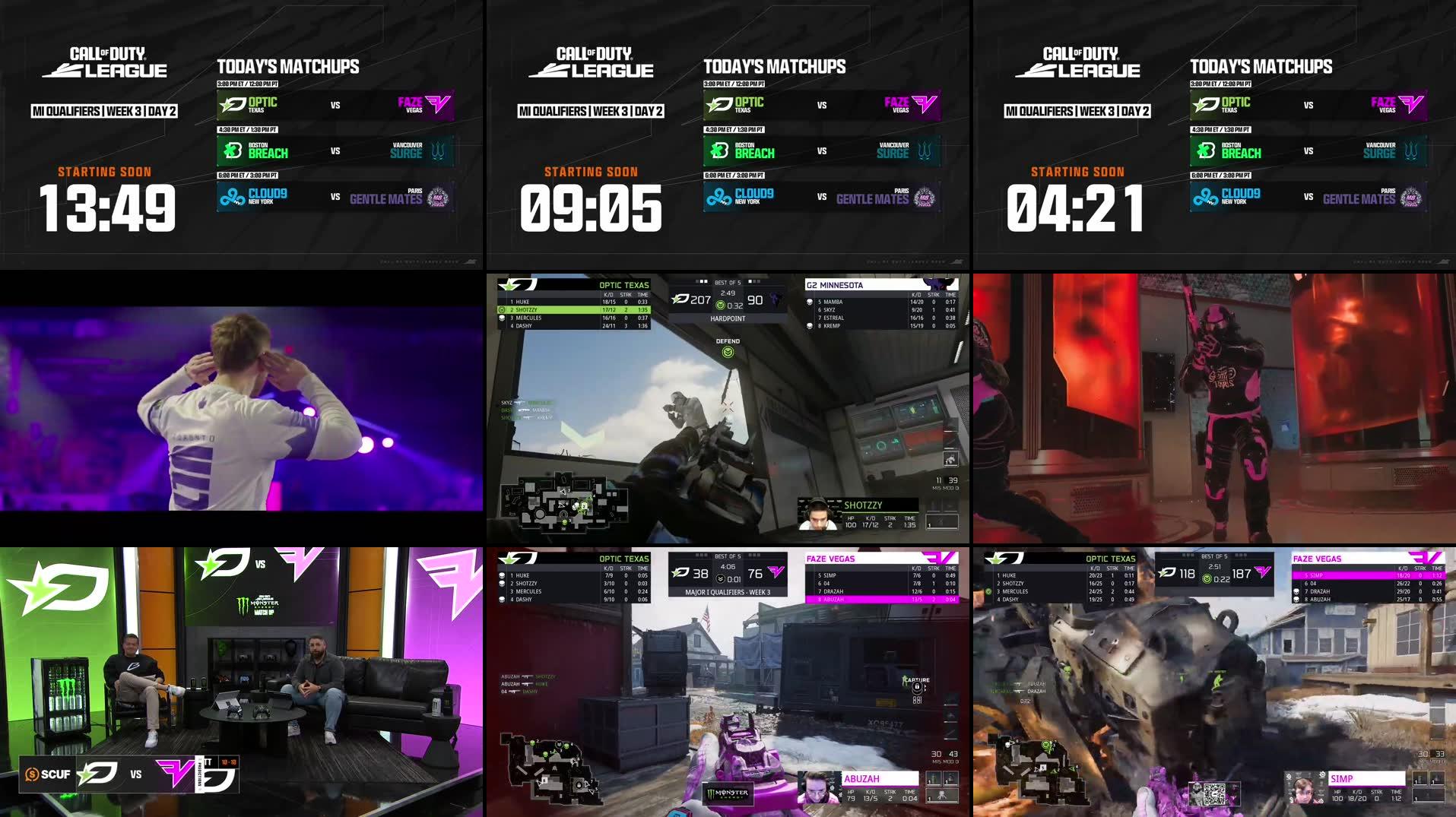
Task: Click the MI Qualifiers Week 3 Day 2 banner
Action: (105, 110)
